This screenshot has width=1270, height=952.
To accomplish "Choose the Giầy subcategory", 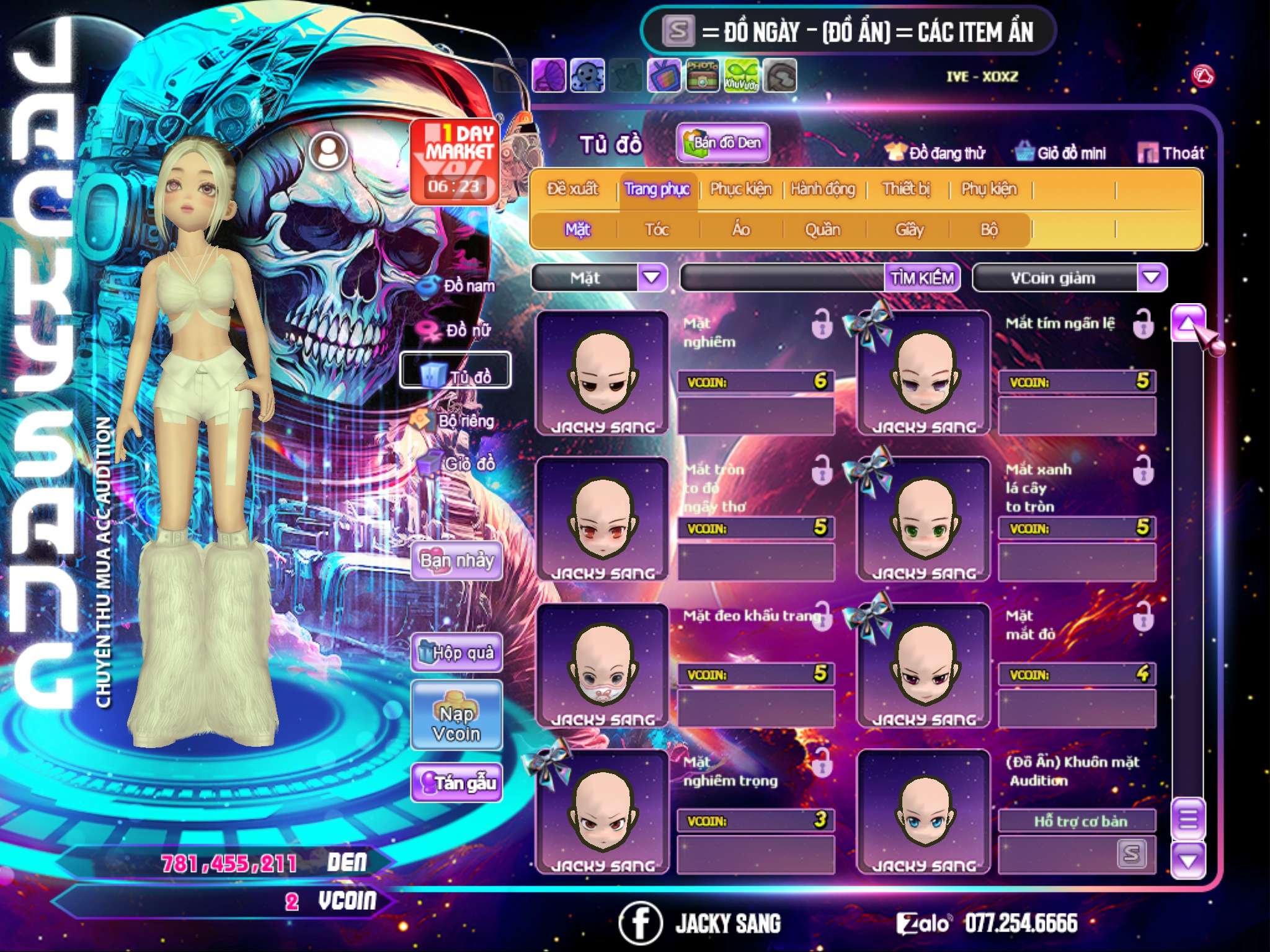I will point(909,230).
